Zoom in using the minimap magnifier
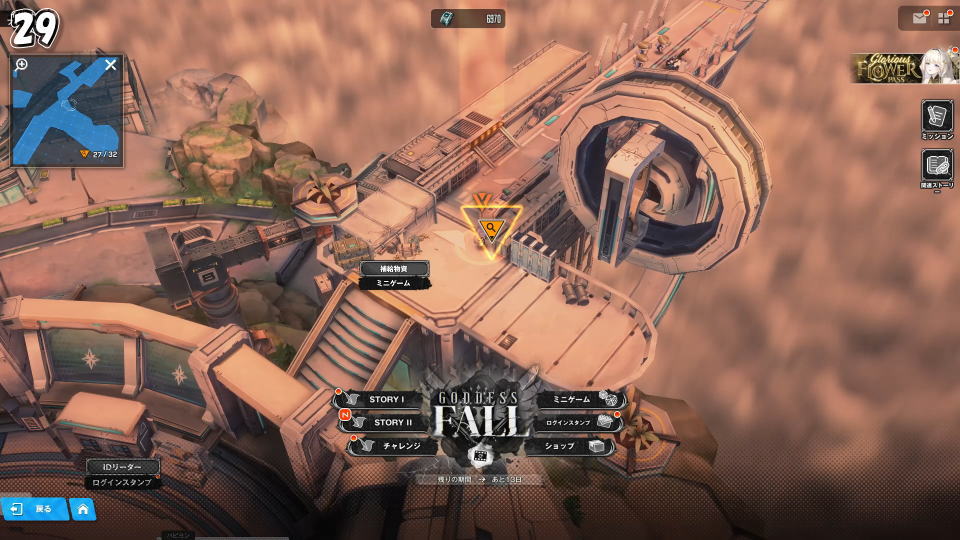 point(22,65)
